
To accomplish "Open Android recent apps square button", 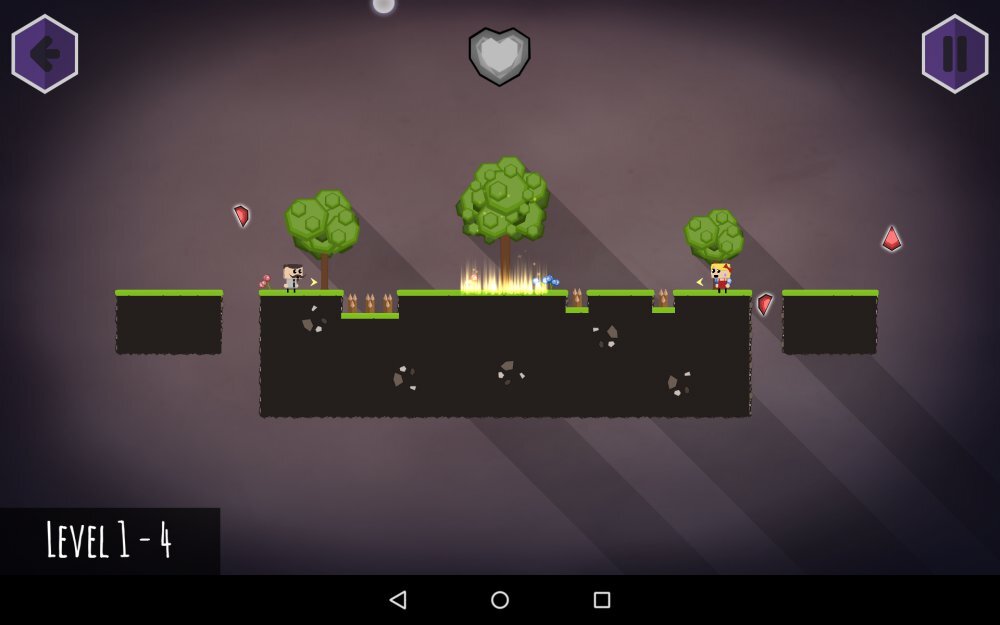I will [602, 600].
